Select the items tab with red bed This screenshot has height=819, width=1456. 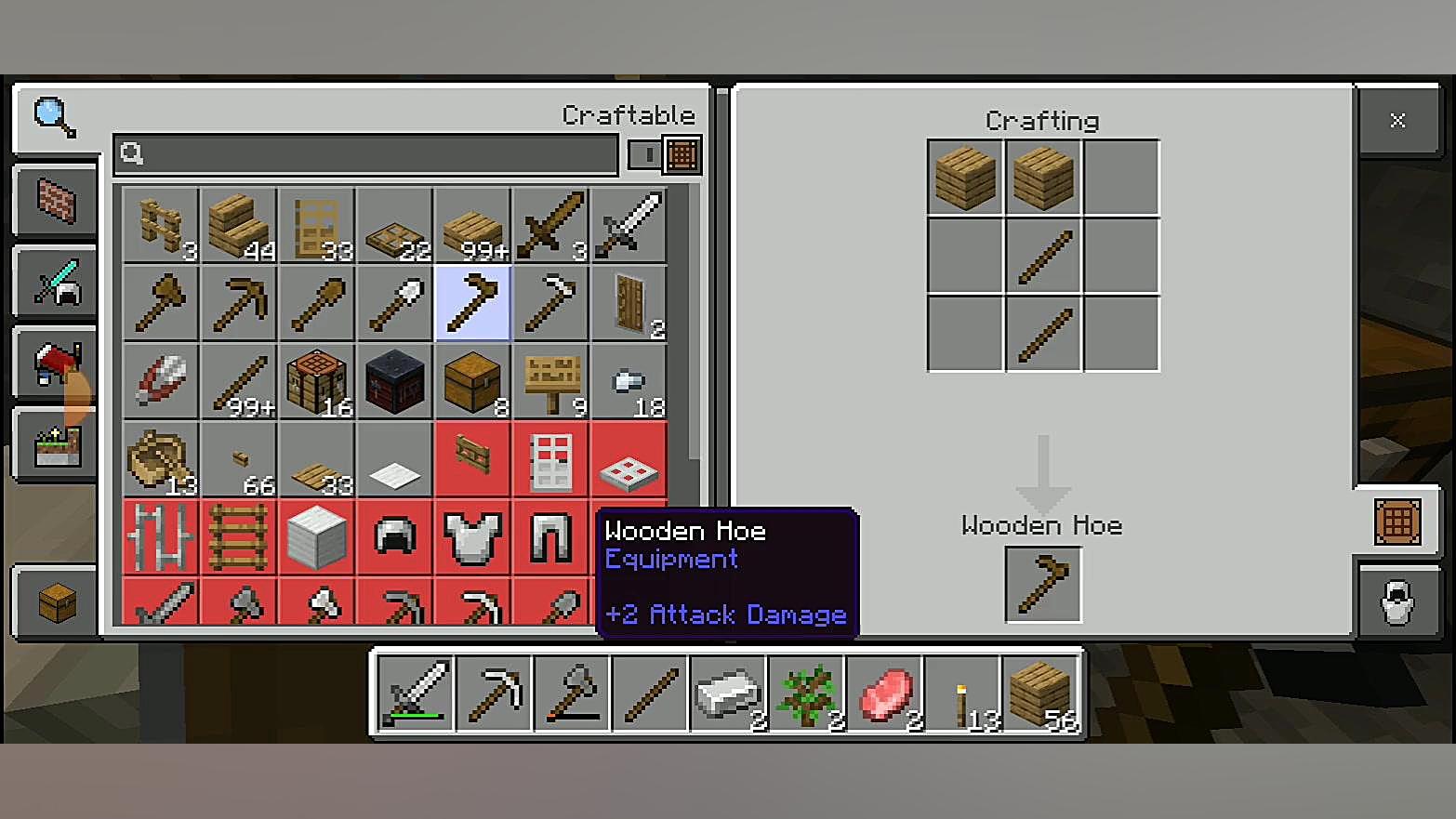coord(56,364)
